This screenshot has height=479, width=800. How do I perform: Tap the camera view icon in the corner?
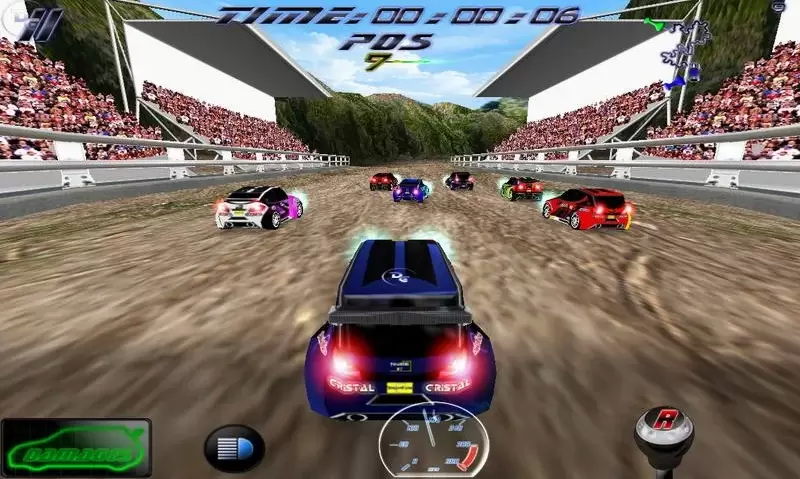(779, 8)
